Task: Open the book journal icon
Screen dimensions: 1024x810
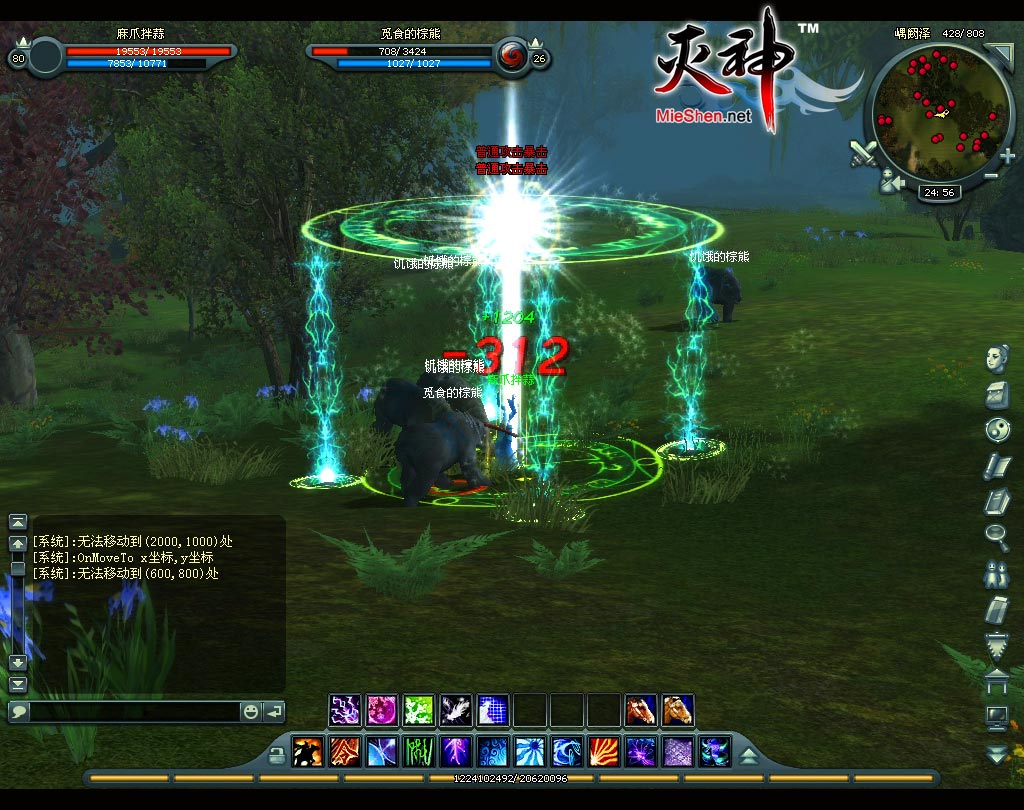Action: click(997, 500)
